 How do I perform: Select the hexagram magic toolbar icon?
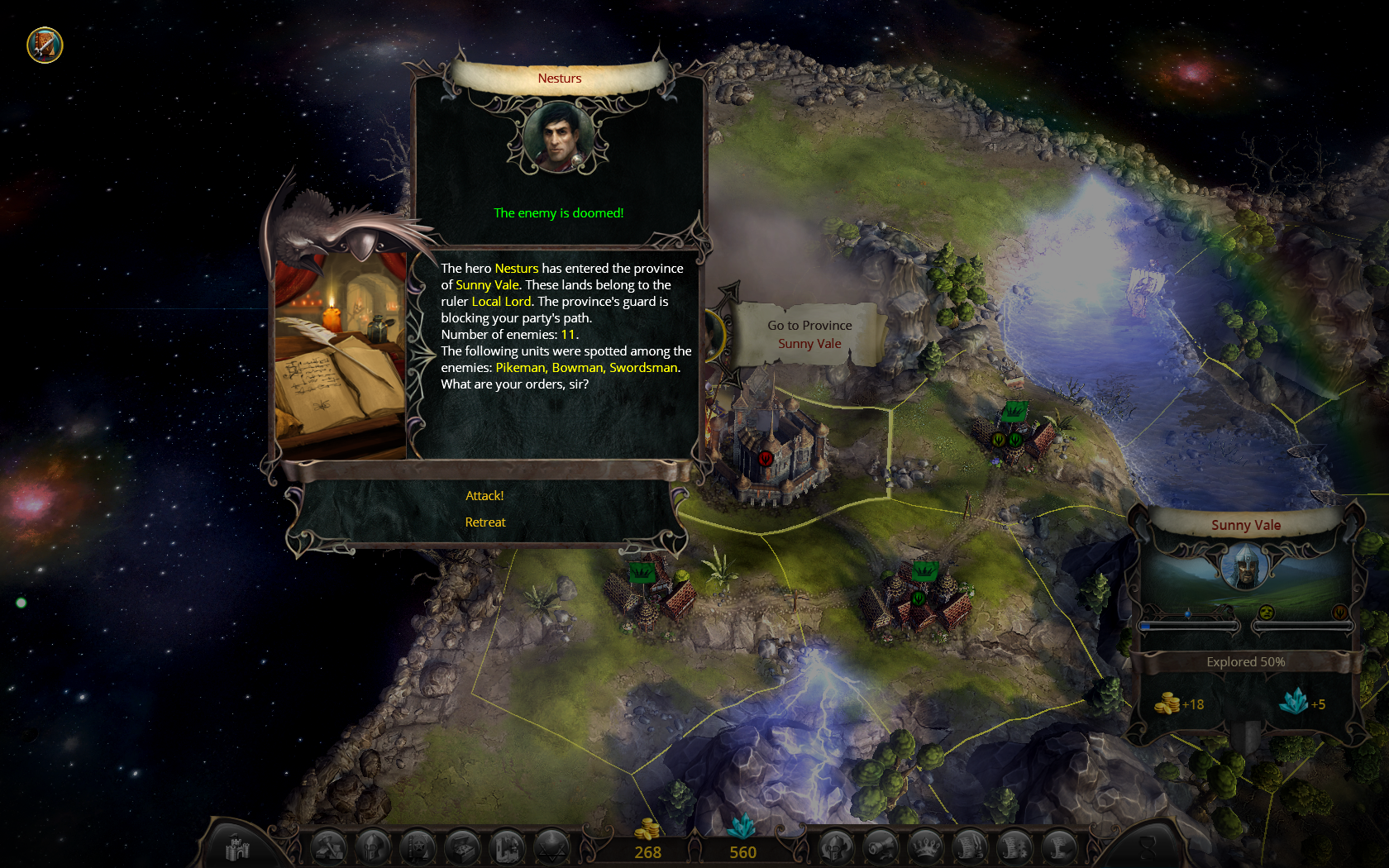point(551,848)
